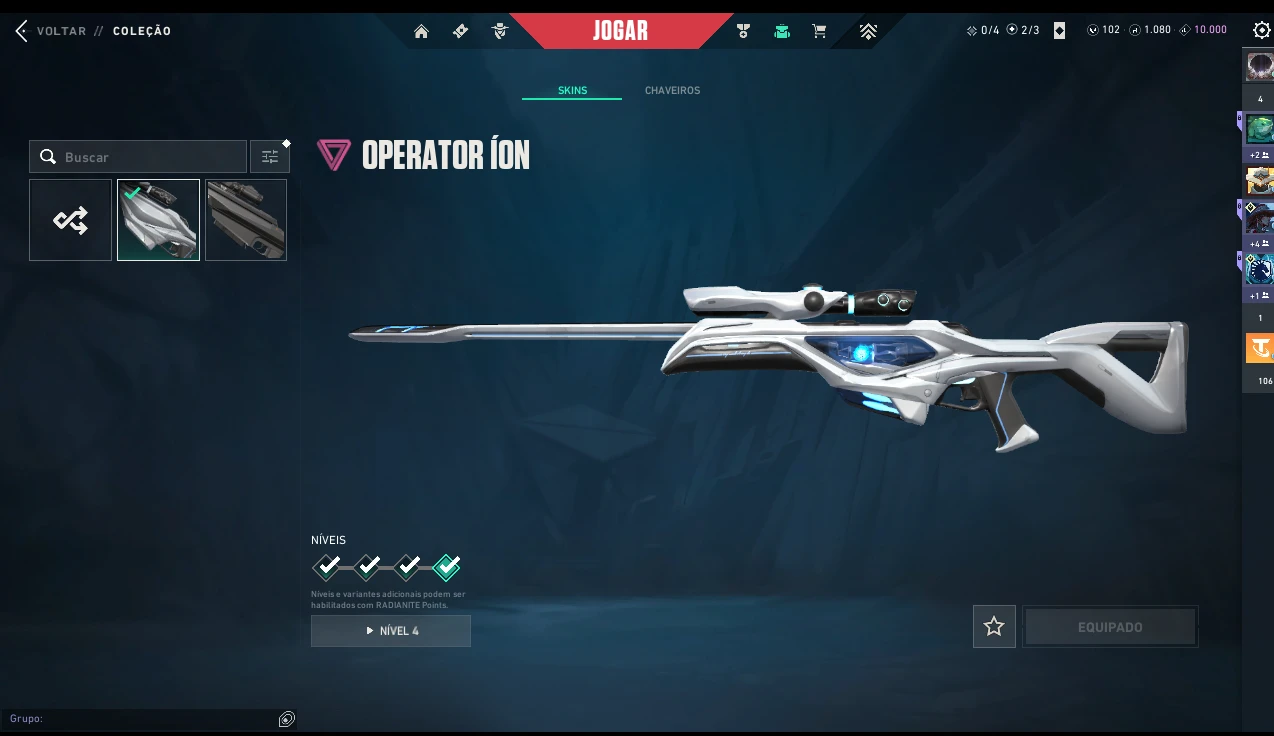Select the Skins tab

tap(572, 90)
